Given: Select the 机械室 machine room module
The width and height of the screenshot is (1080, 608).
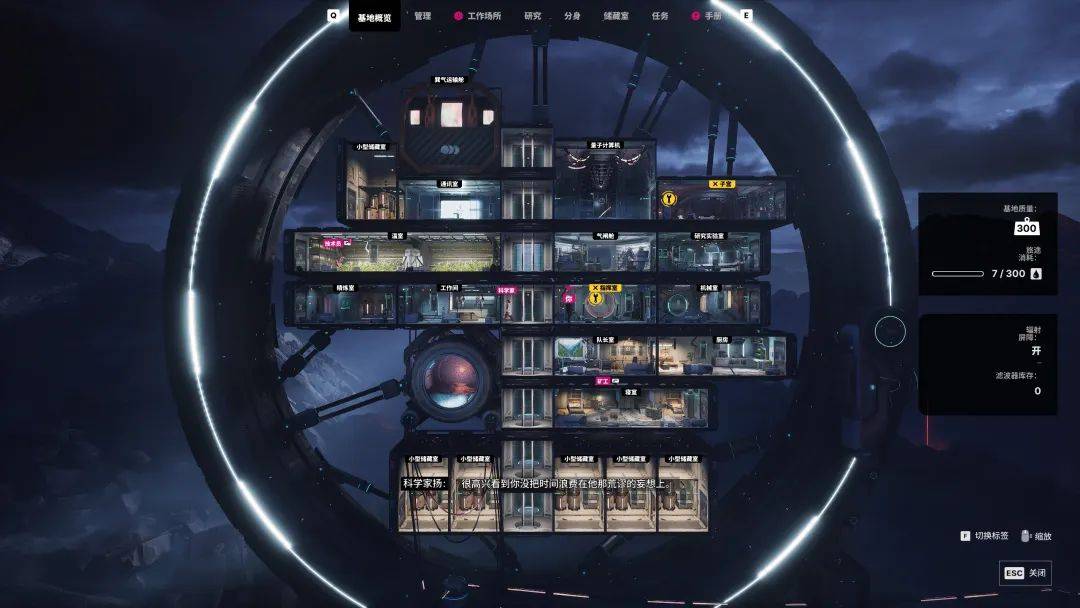Looking at the screenshot, I should 708,306.
